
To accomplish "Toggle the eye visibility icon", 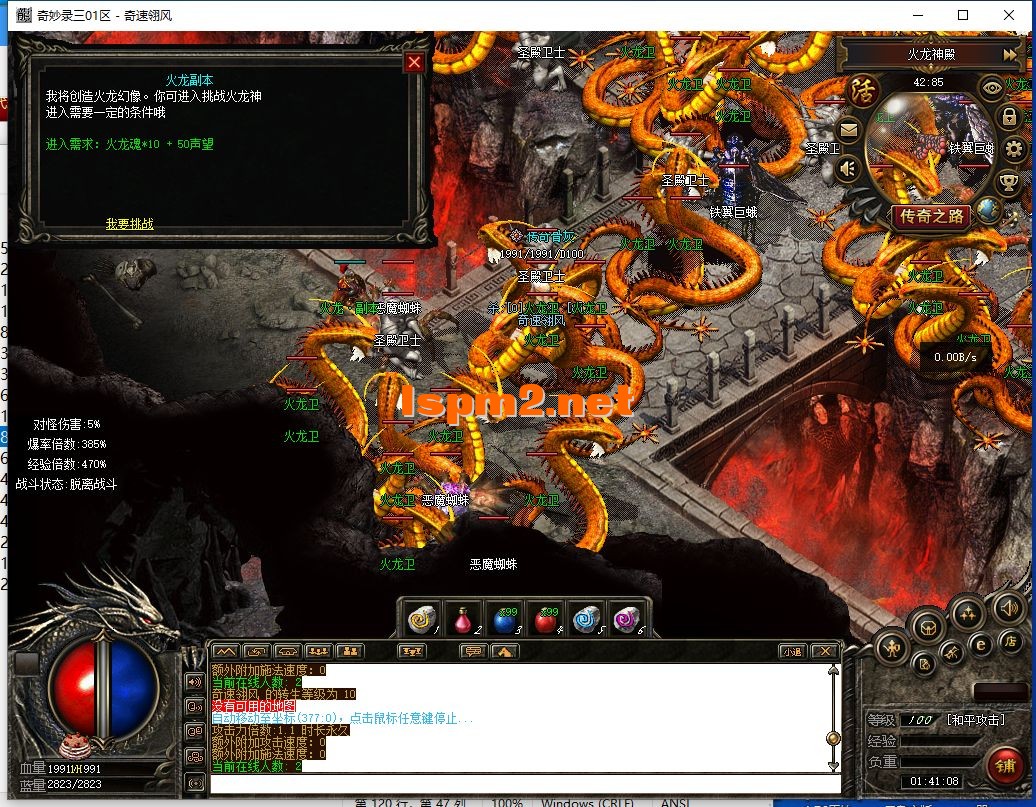I will (992, 87).
